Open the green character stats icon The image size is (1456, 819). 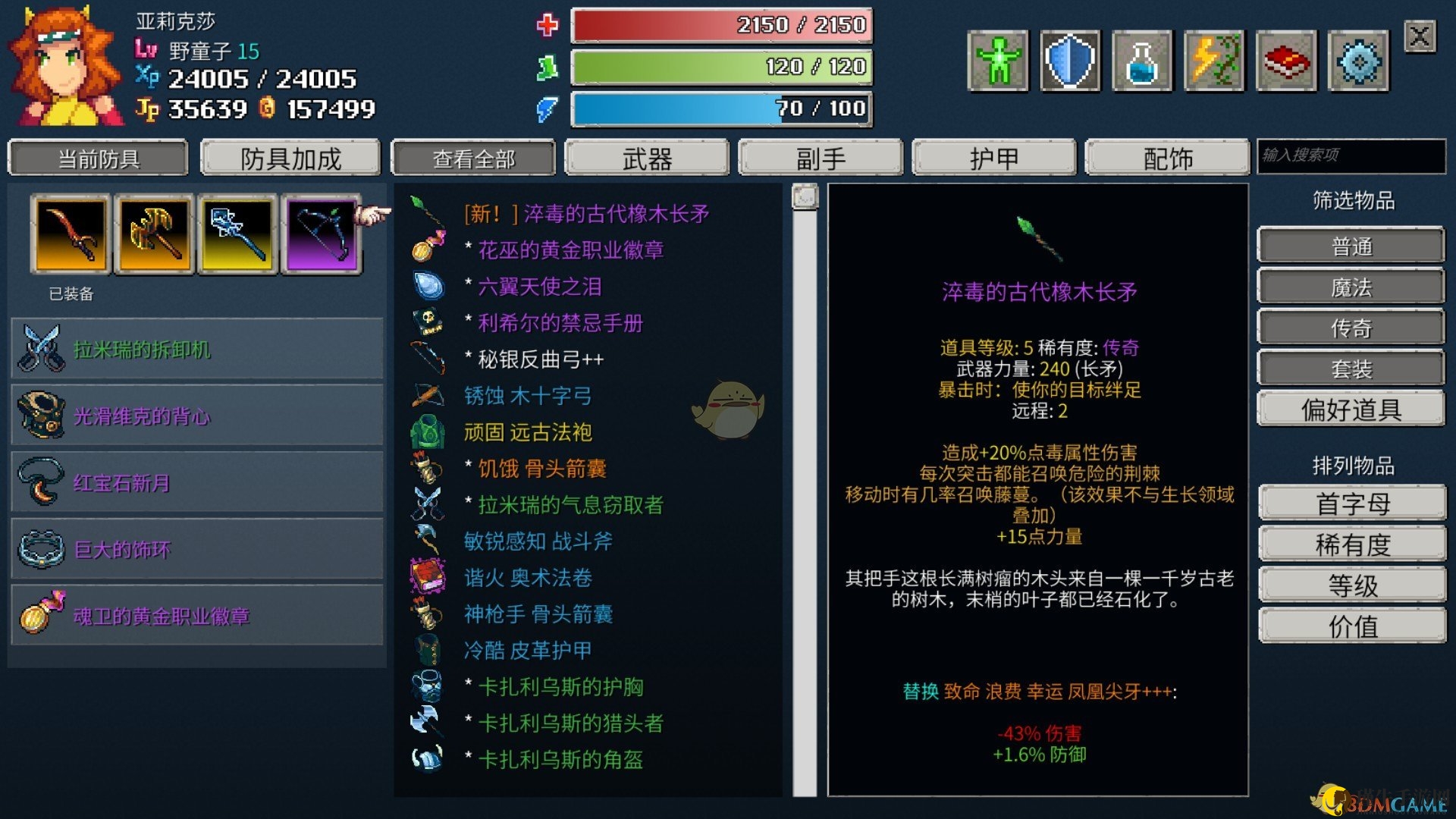[x=997, y=59]
